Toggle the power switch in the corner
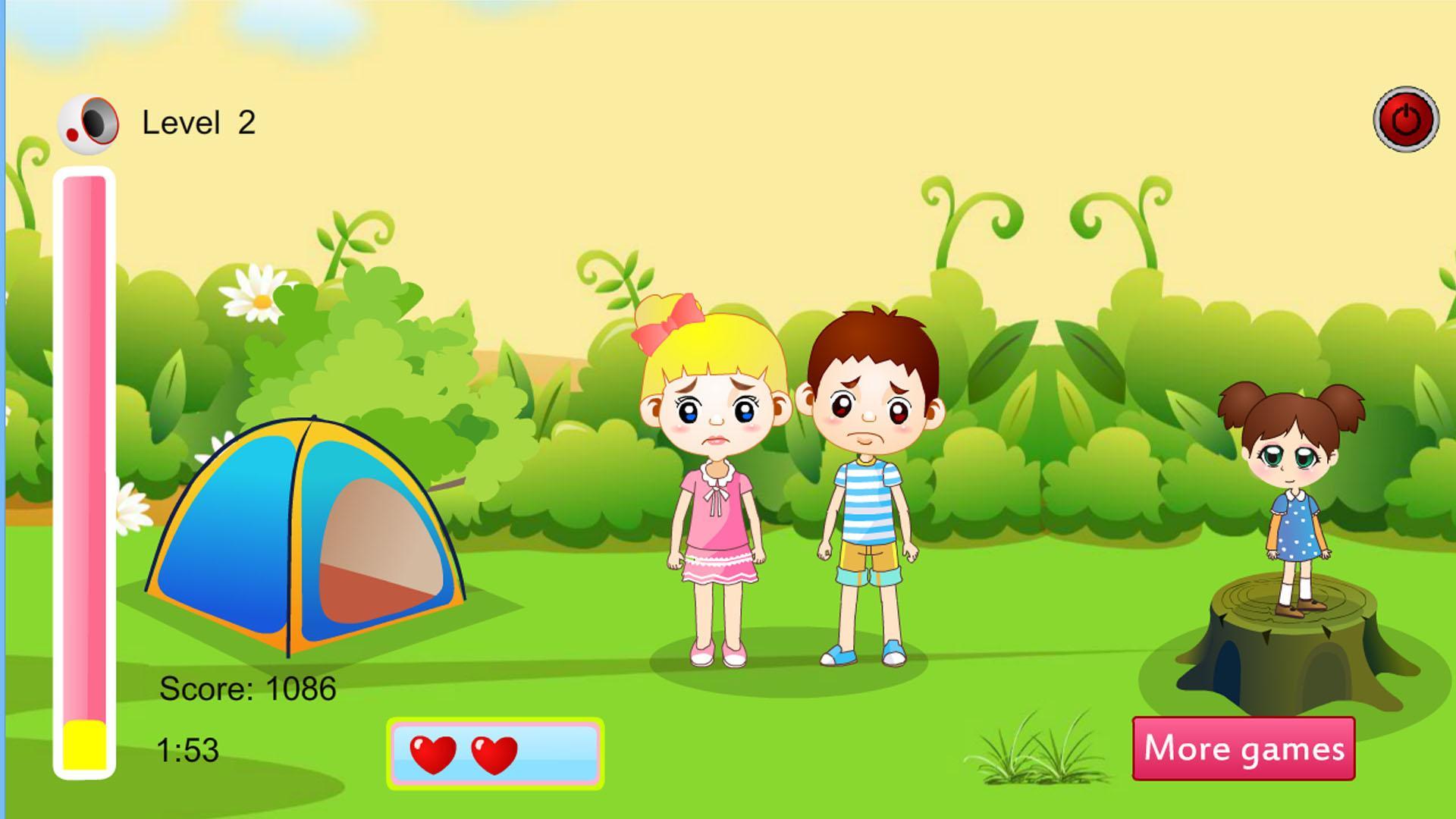The width and height of the screenshot is (1456, 819). pyautogui.click(x=1407, y=120)
